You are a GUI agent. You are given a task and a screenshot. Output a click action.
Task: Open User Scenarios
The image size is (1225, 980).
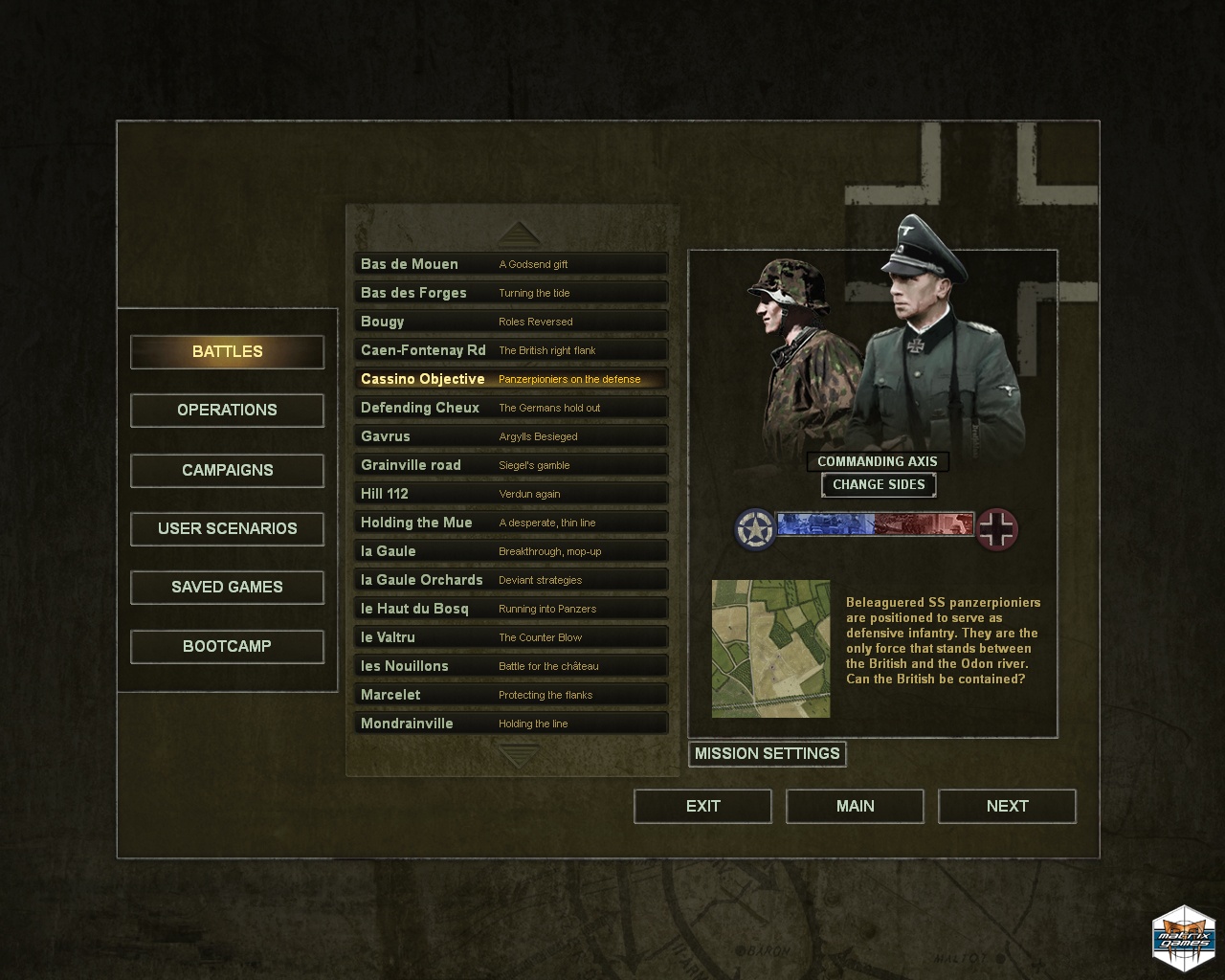coord(227,528)
